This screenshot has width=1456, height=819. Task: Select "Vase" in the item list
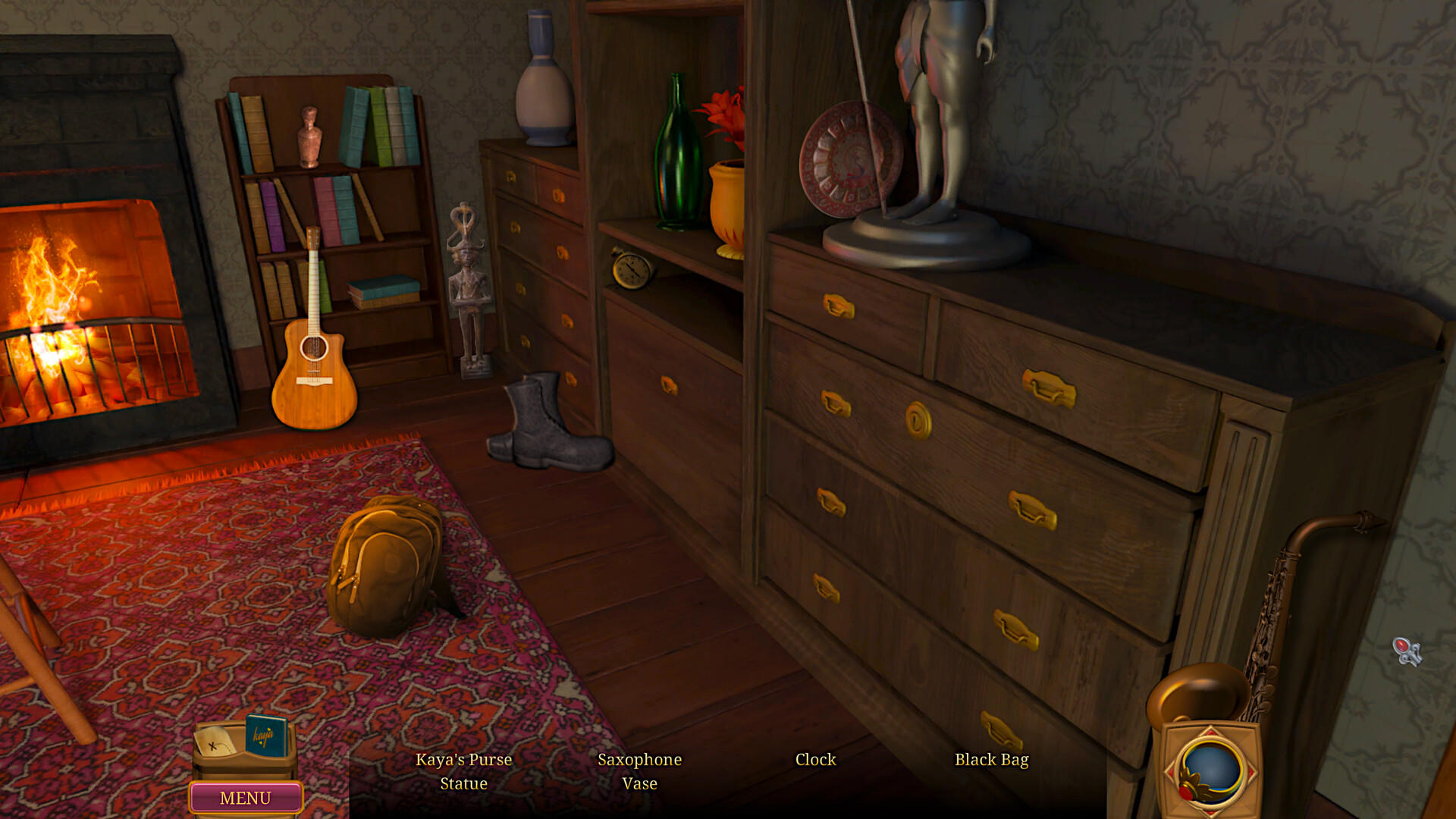639,783
